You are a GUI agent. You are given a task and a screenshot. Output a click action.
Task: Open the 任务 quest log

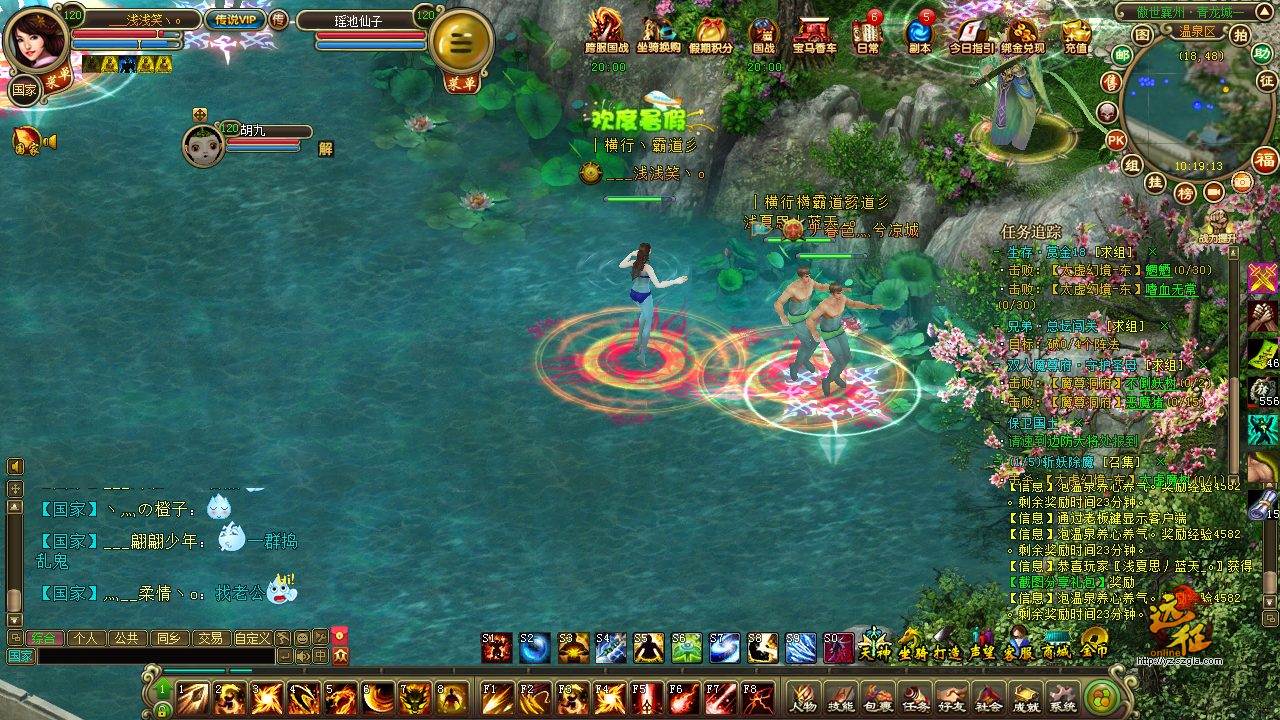coord(914,697)
